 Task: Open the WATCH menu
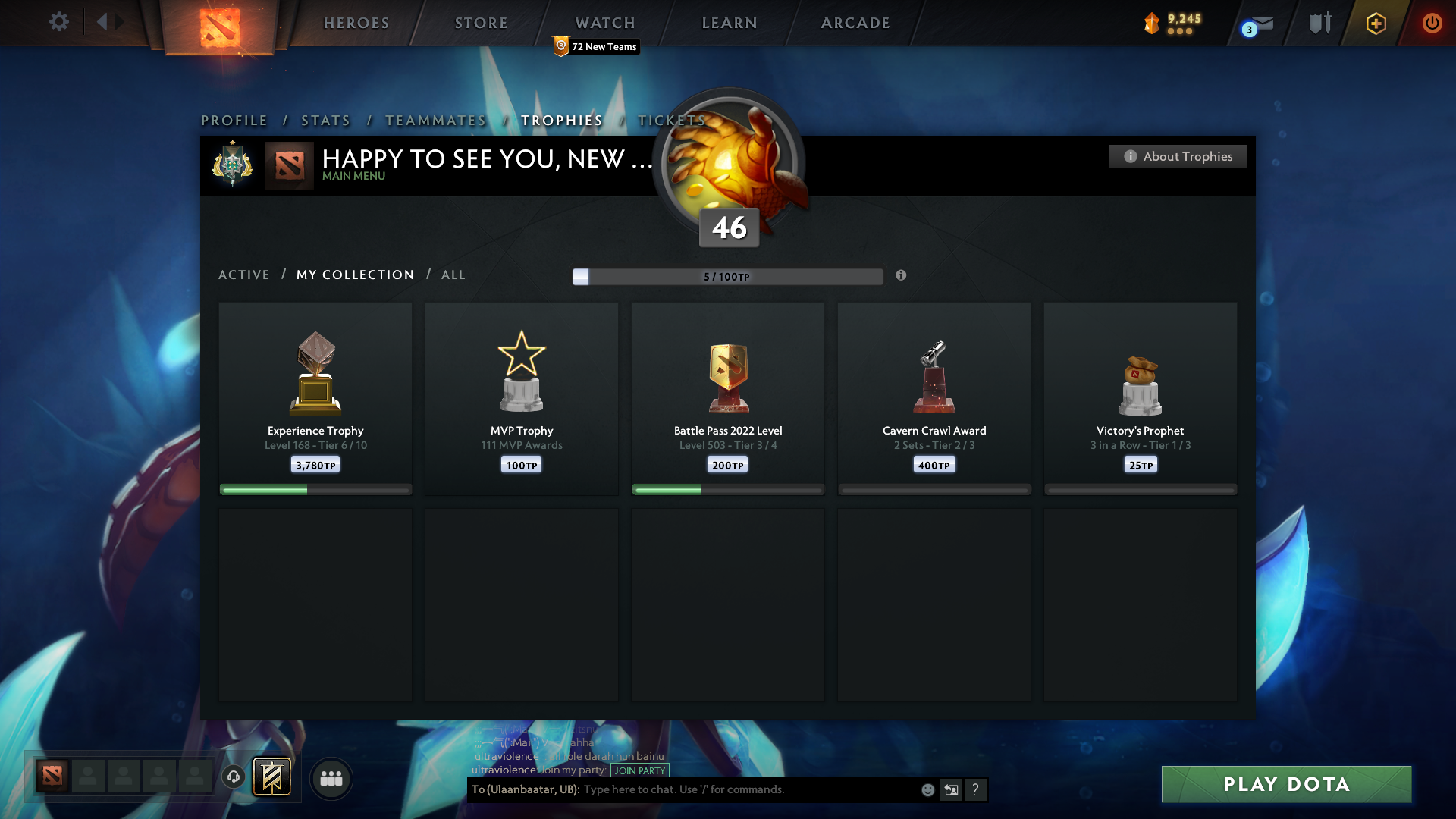pyautogui.click(x=604, y=23)
